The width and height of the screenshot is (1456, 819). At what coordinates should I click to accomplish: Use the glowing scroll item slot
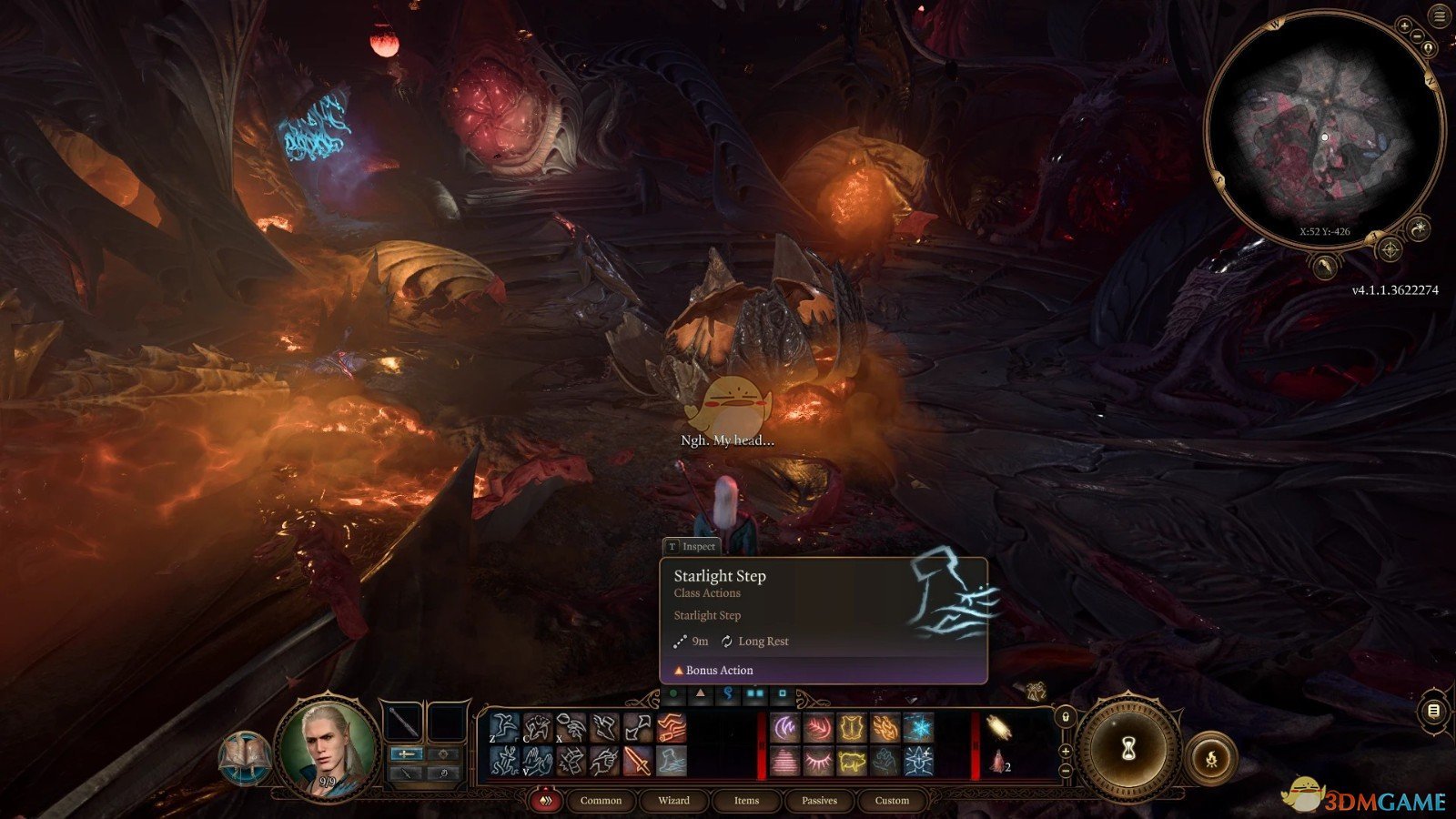[998, 729]
